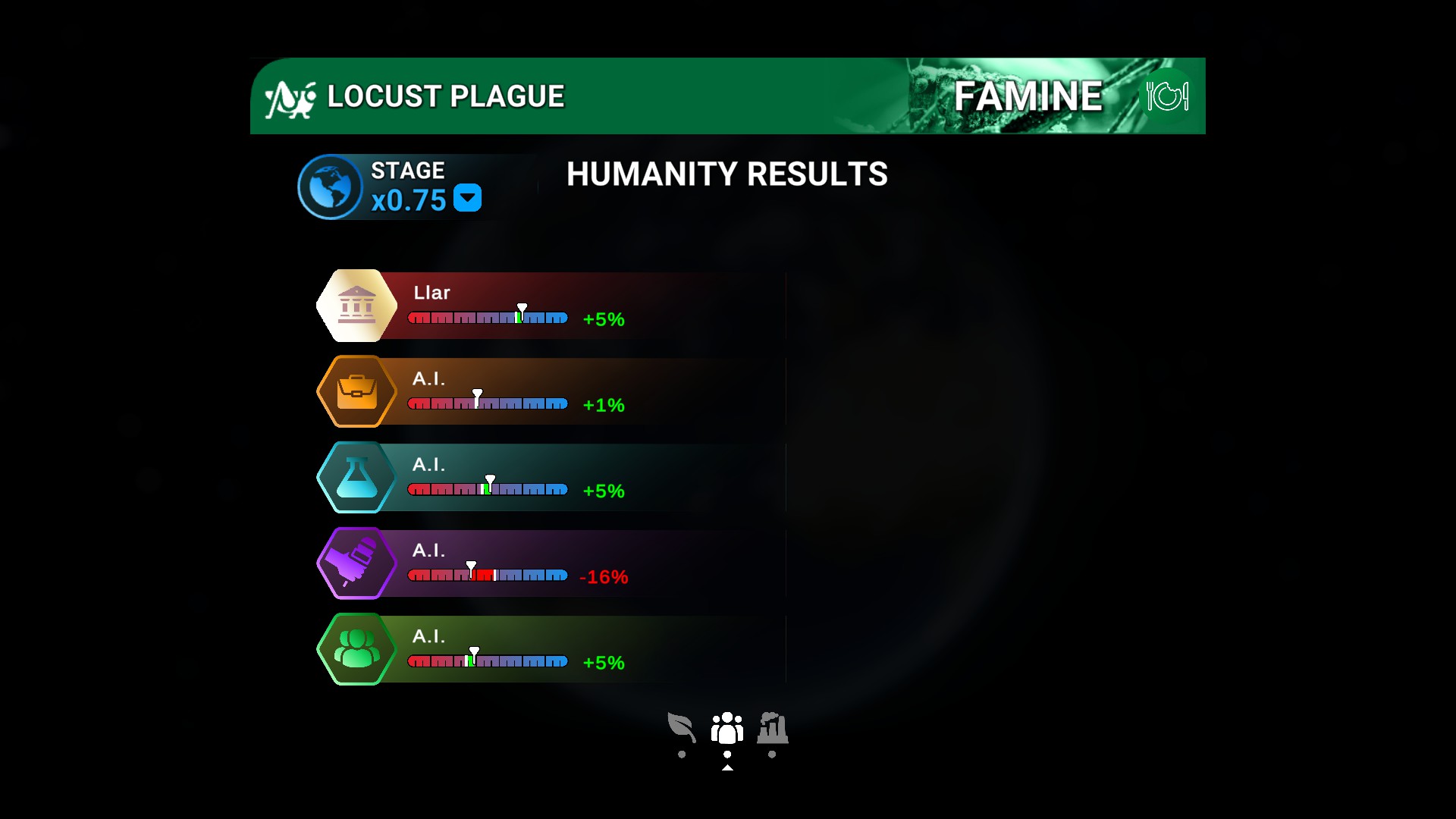Switch to the industry factory tab
This screenshot has height=819, width=1456.
coord(773,730)
